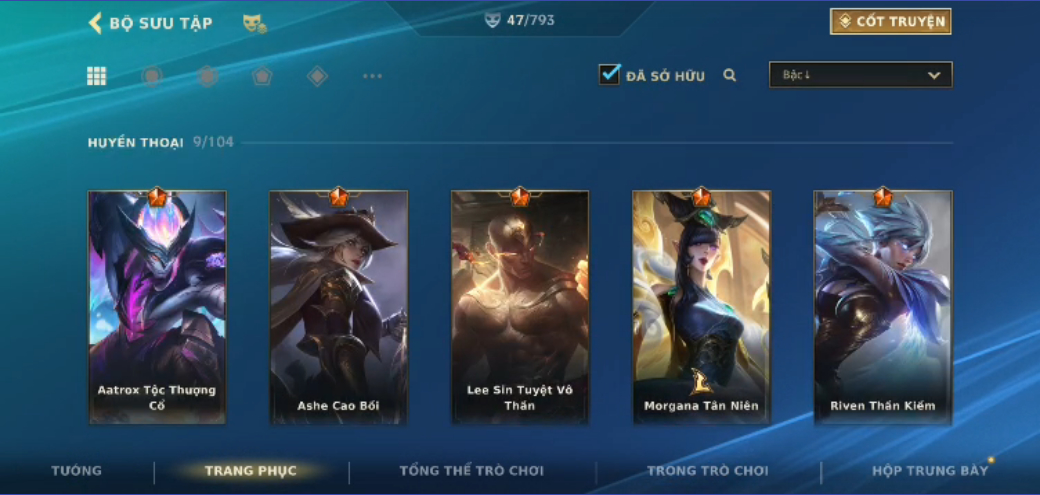Screen dimensions: 1040x495
Task: Select the grid view filter icon
Action: [97, 76]
